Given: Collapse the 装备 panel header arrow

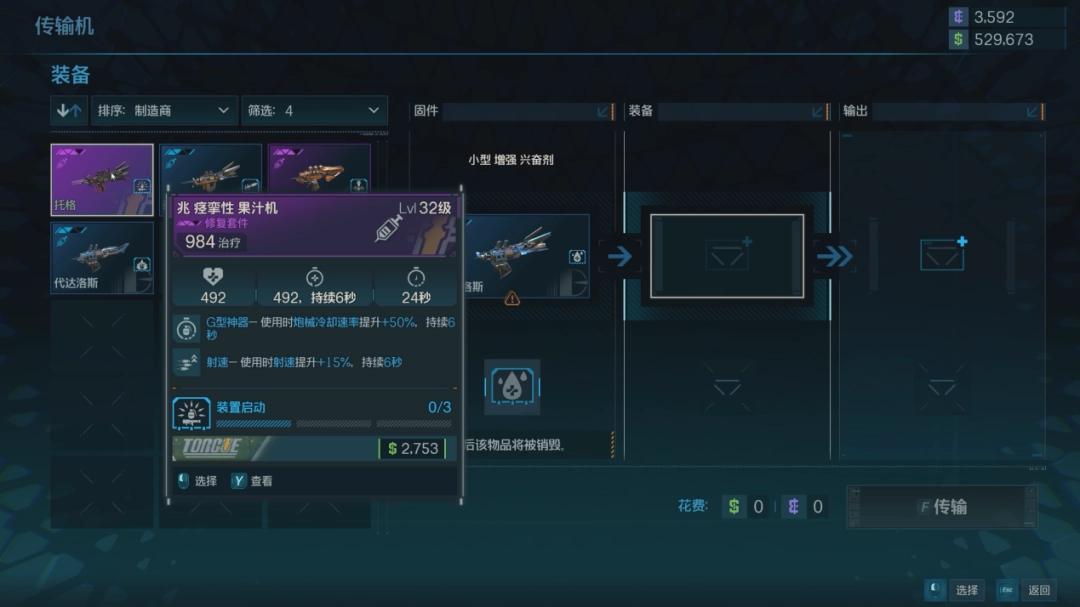Looking at the screenshot, I should (x=818, y=111).
